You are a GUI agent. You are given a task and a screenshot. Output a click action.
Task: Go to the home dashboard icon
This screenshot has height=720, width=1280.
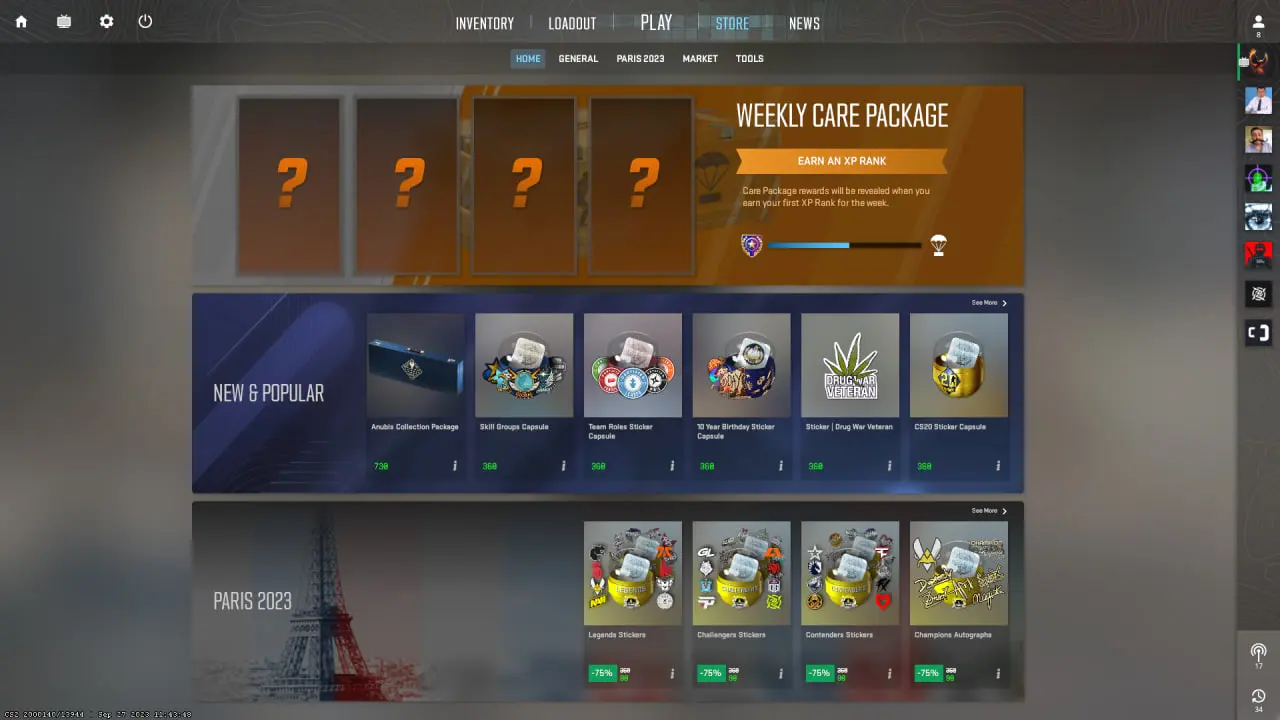(21, 21)
